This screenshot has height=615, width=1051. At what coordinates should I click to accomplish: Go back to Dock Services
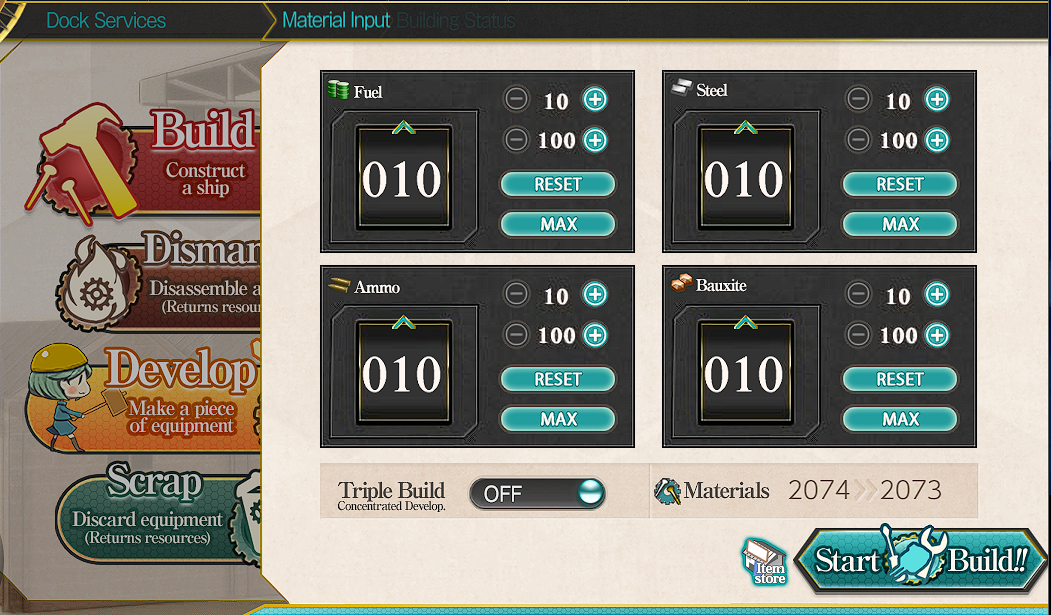107,20
